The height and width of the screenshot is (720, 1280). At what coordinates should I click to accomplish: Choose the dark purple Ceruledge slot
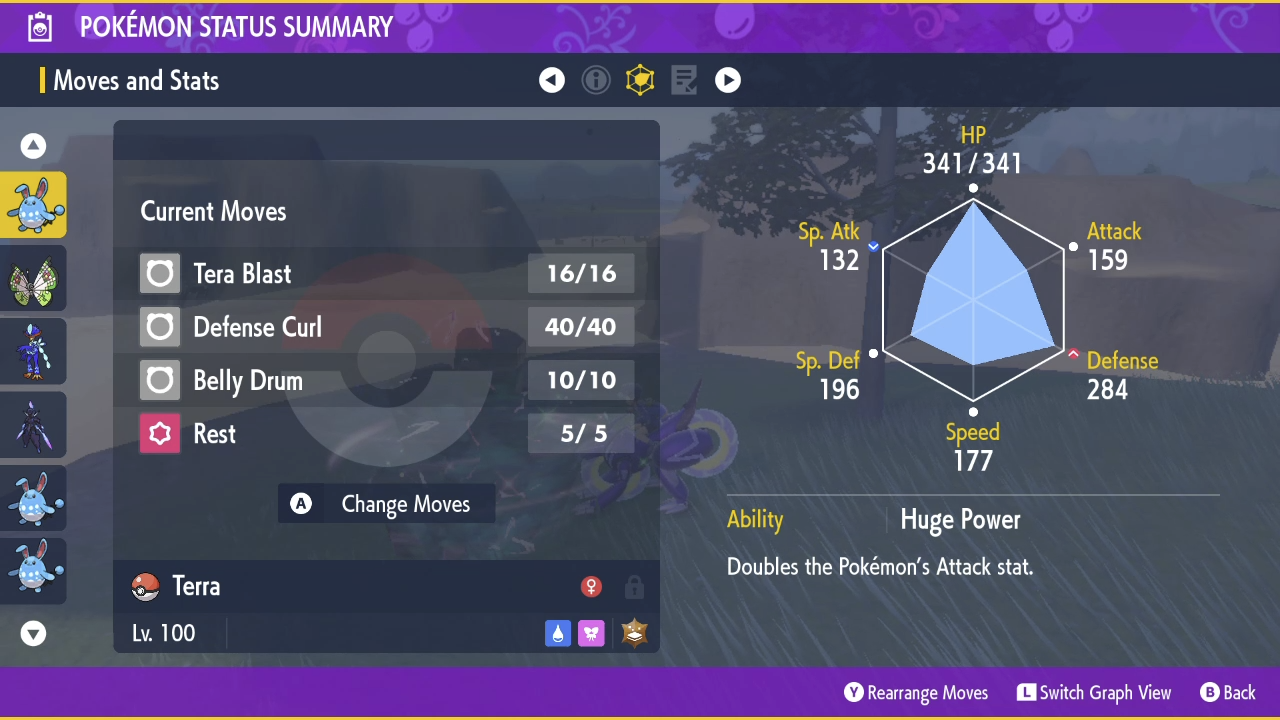(x=34, y=424)
